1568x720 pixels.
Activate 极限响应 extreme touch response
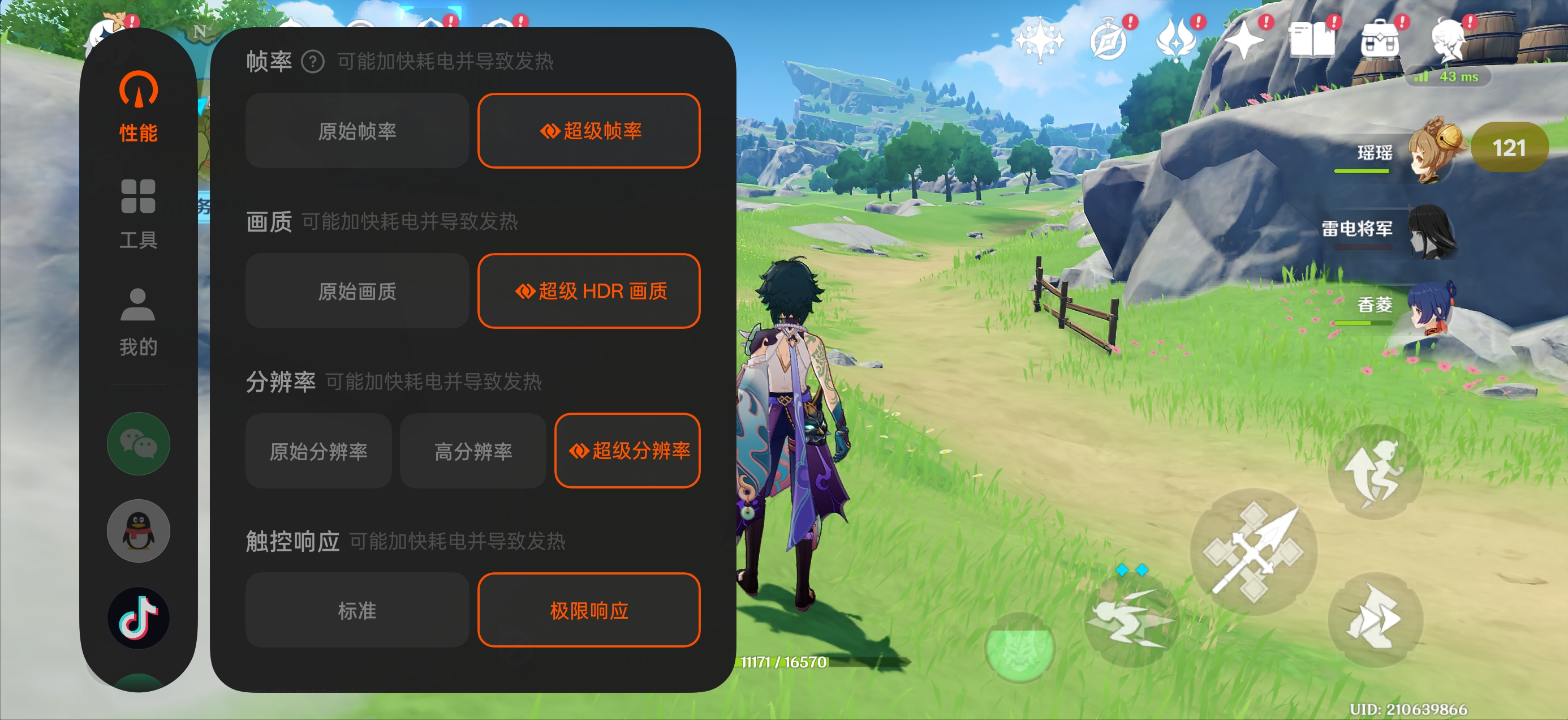[x=589, y=610]
